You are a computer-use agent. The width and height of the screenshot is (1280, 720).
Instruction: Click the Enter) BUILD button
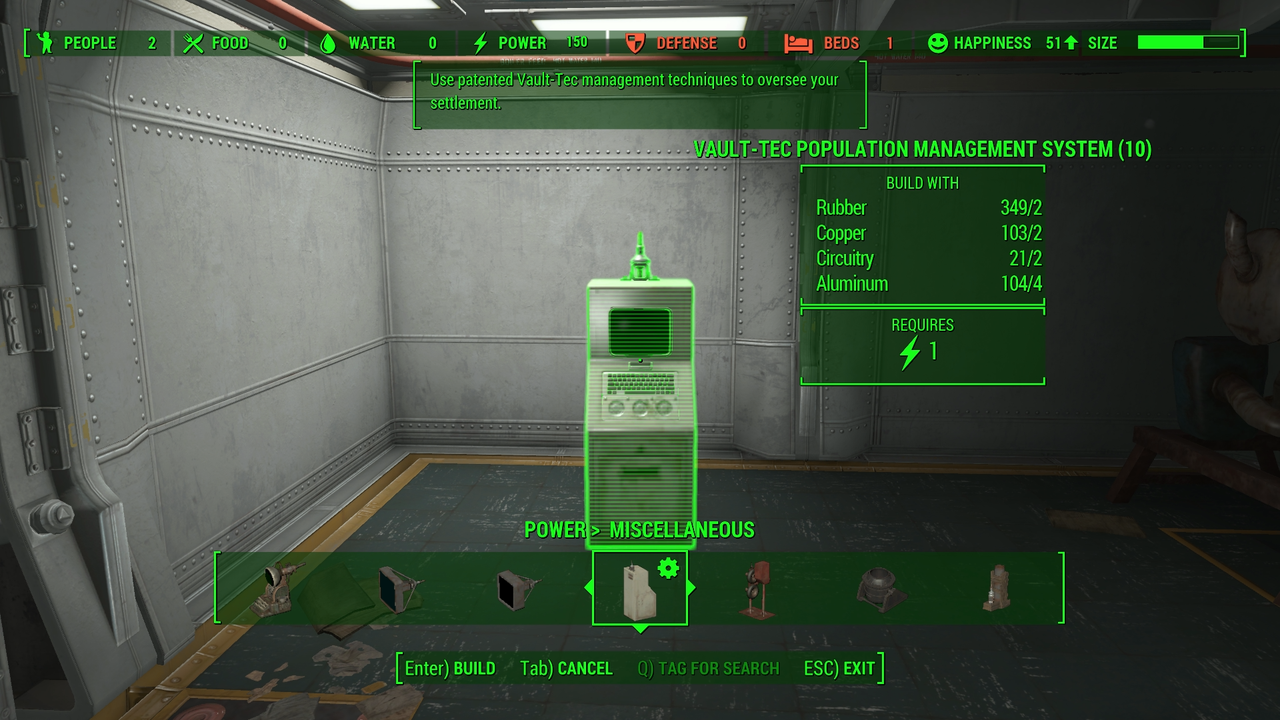coord(448,668)
